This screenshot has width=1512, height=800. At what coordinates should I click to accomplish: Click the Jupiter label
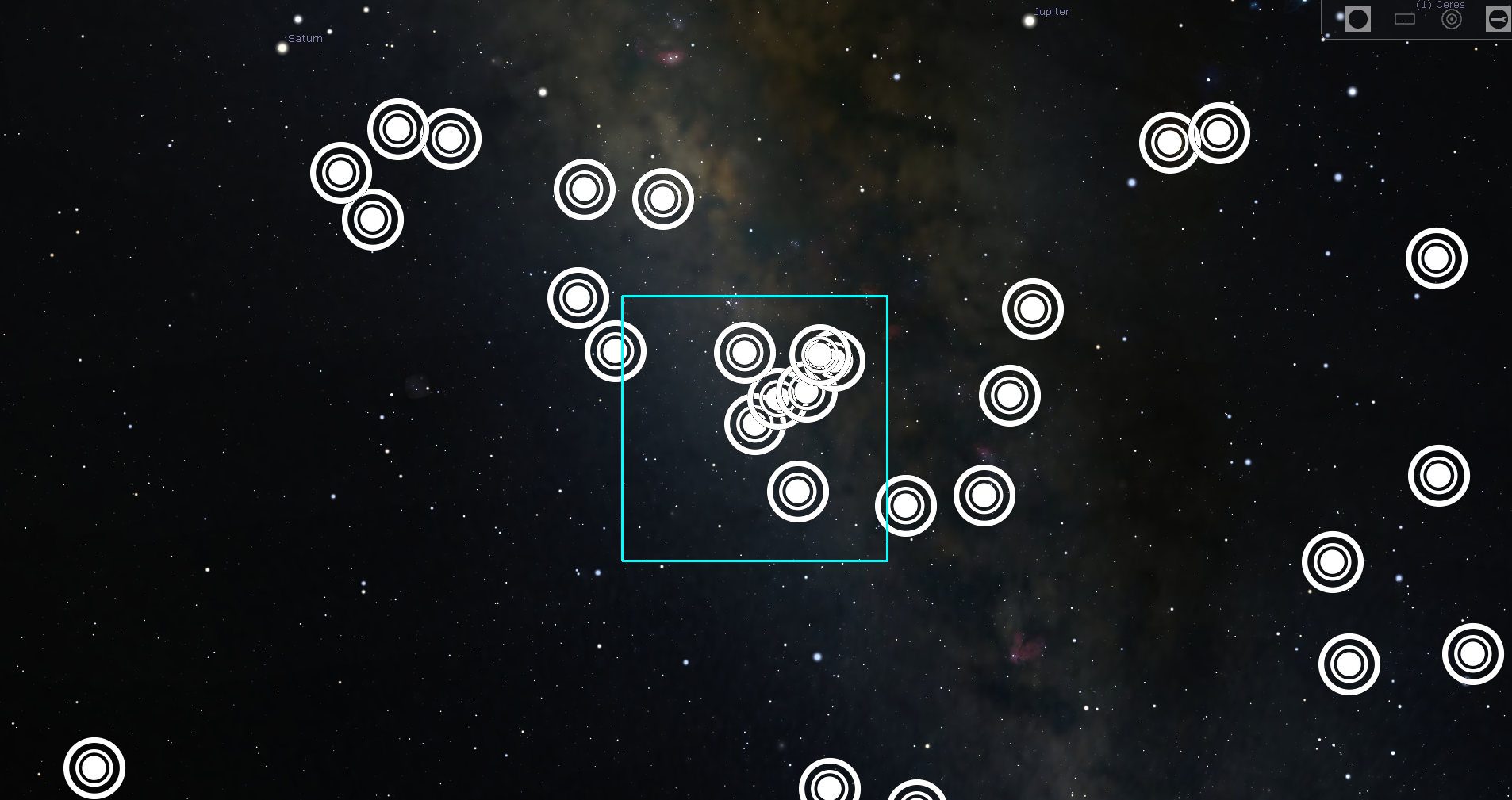[x=1051, y=11]
